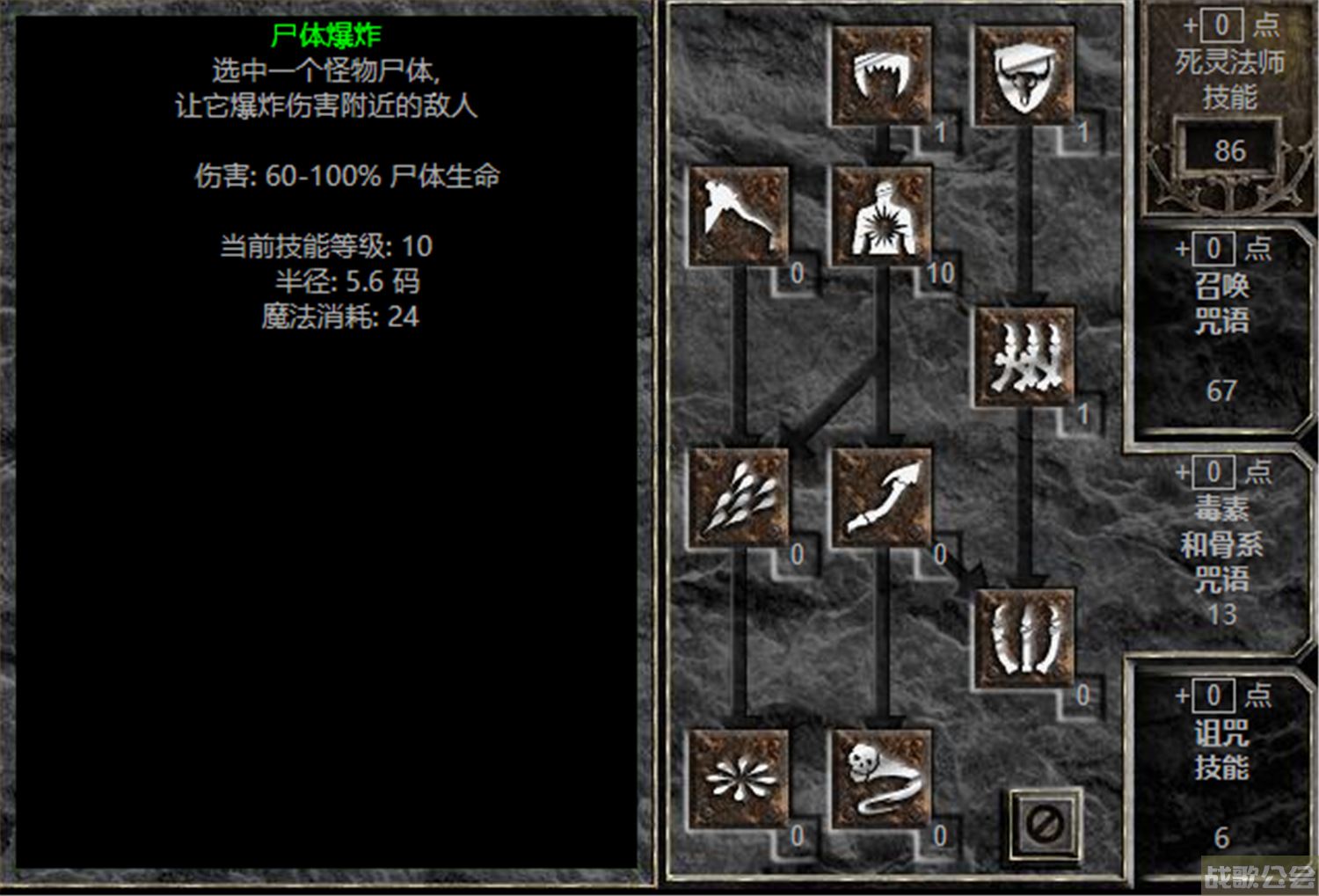The width and height of the screenshot is (1319, 896).
Task: Click the level number 10 under Corpse Explosion
Action: coord(943,273)
